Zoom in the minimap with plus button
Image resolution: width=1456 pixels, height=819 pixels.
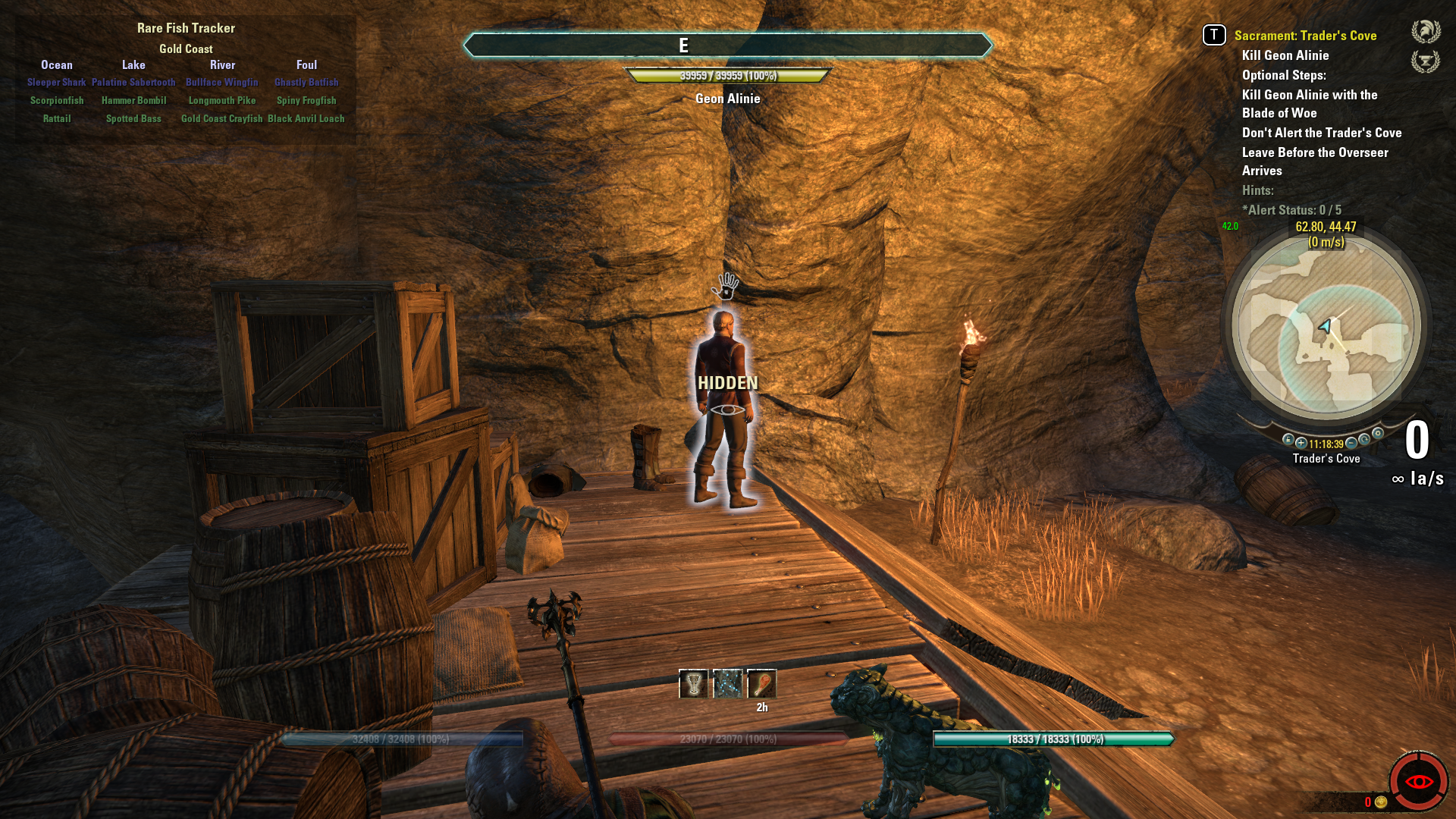click(1301, 443)
